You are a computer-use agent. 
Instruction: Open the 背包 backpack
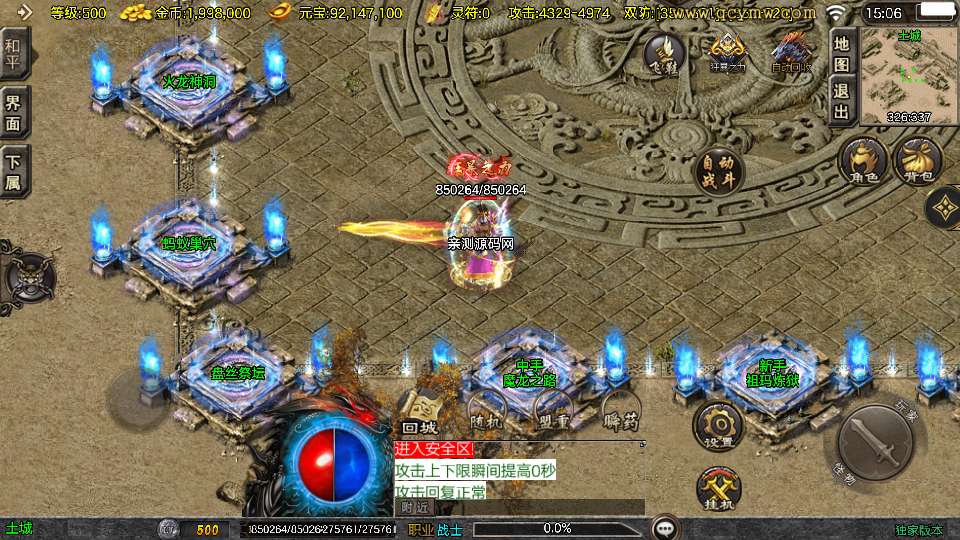click(x=917, y=161)
